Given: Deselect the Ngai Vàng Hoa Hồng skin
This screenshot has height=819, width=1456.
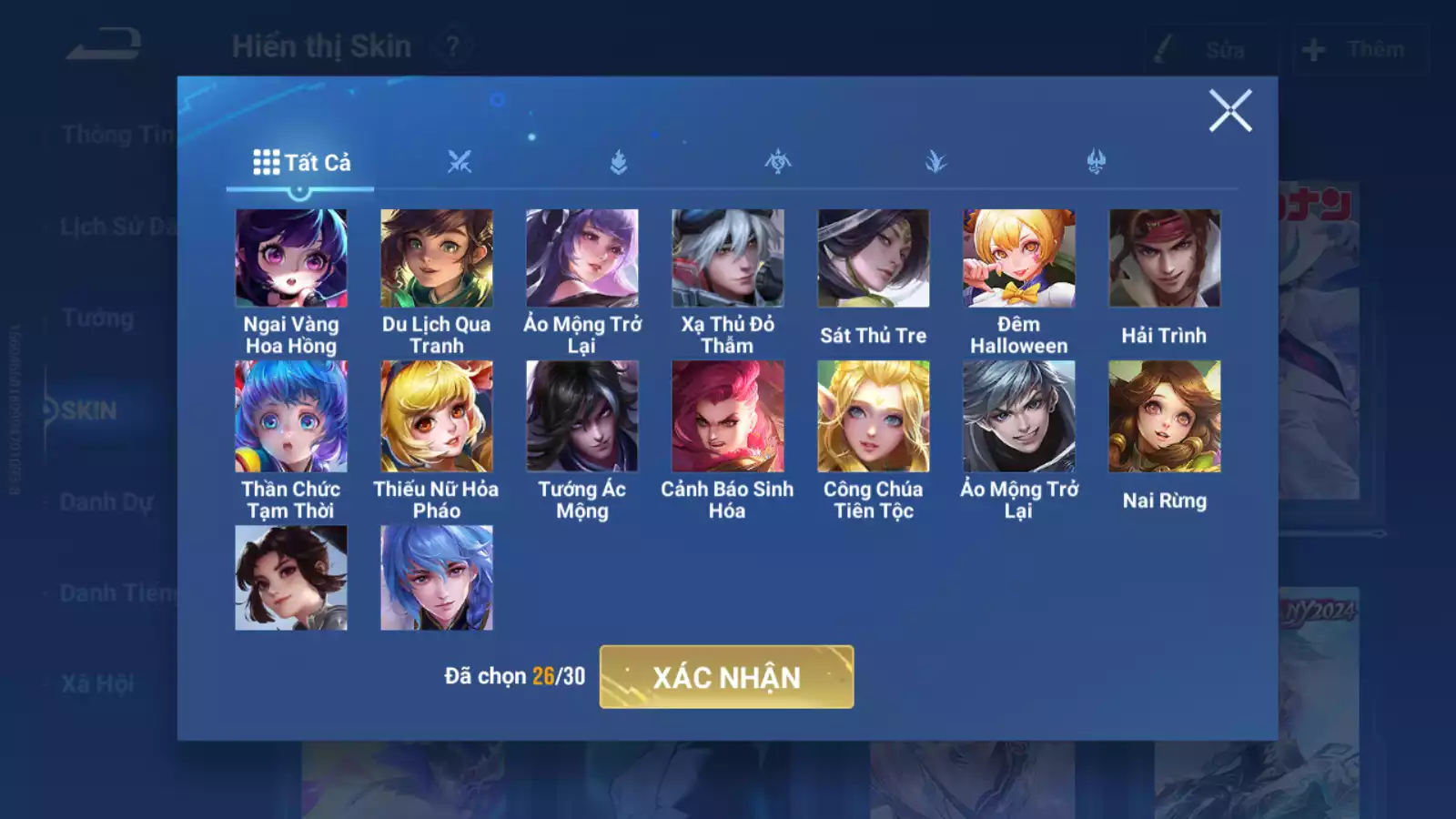Looking at the screenshot, I should click(291, 259).
